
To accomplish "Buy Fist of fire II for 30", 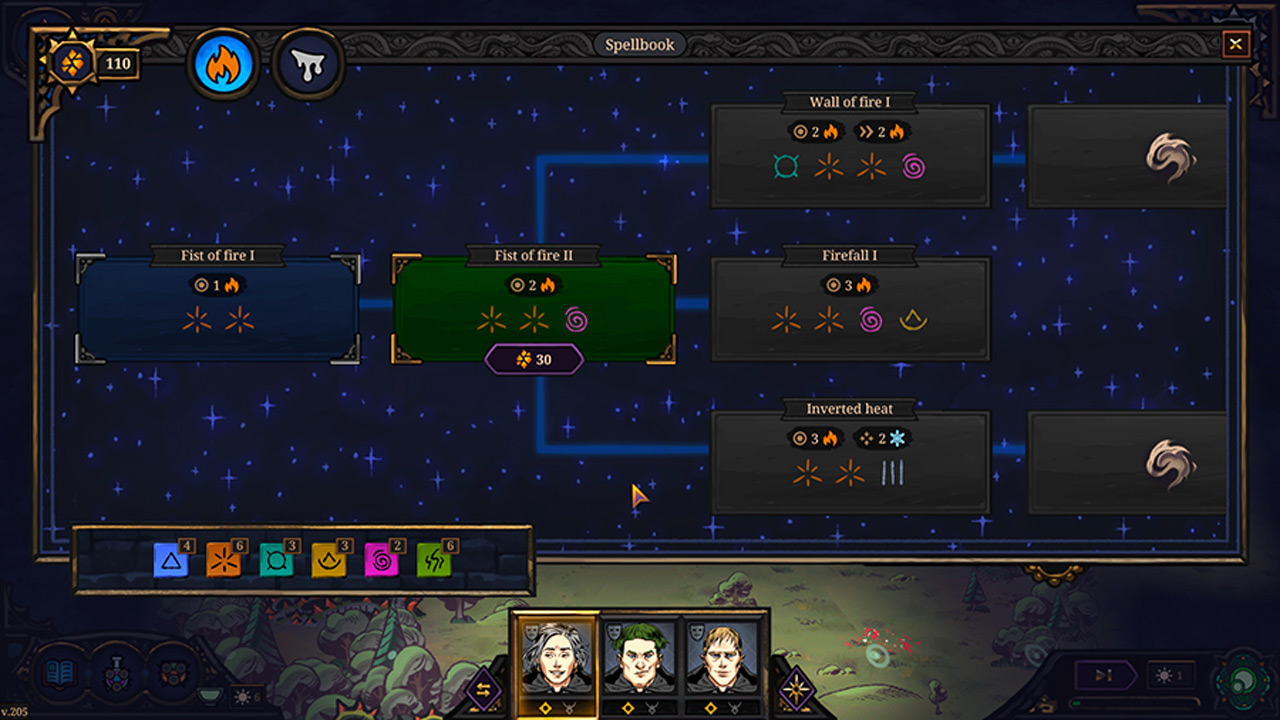I will 534,359.
